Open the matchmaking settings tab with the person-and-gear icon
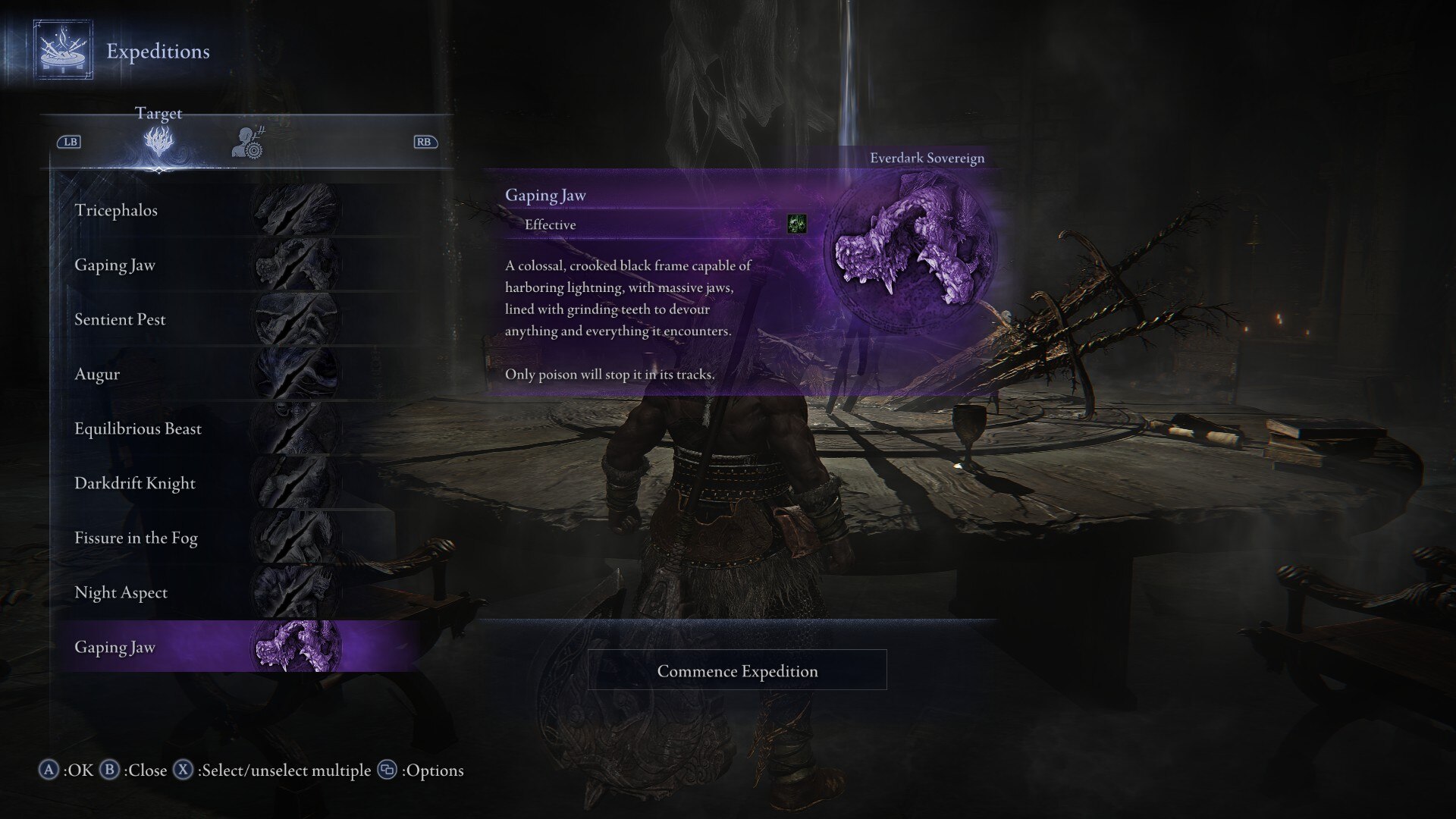Viewport: 1456px width, 819px height. point(247,142)
